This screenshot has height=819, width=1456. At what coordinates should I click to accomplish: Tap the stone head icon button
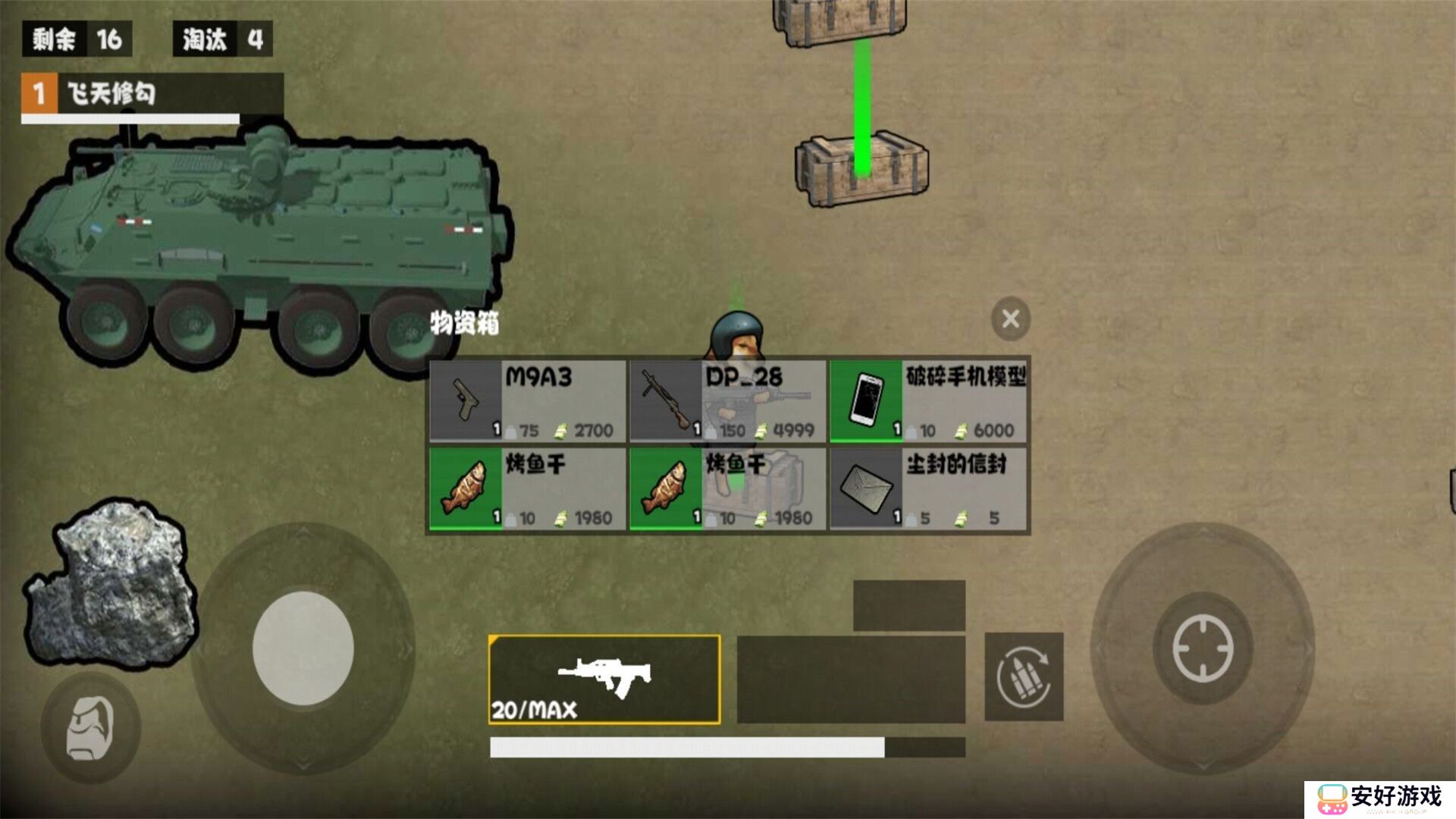coord(91,728)
